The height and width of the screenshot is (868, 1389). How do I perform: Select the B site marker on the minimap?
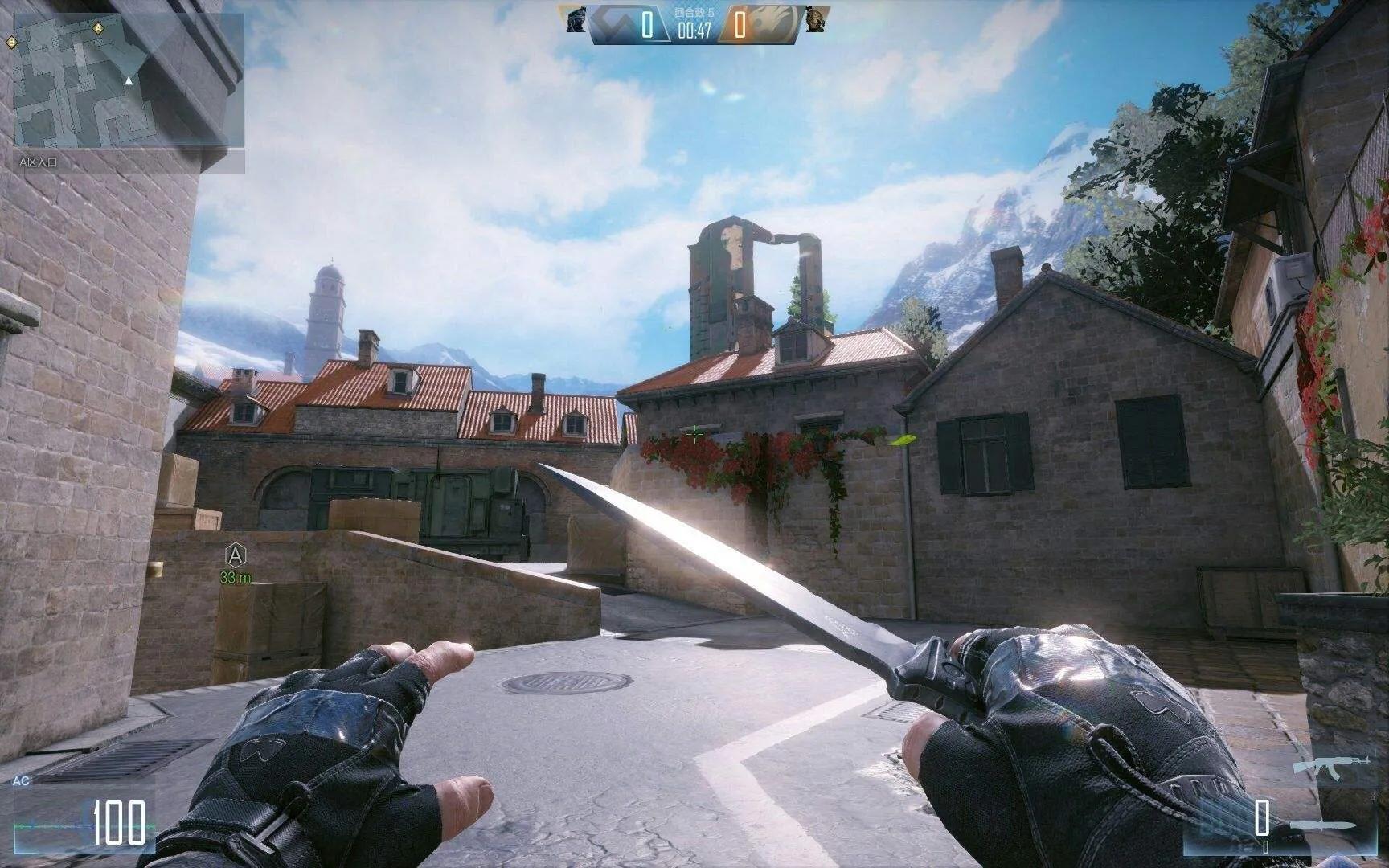(x=12, y=41)
